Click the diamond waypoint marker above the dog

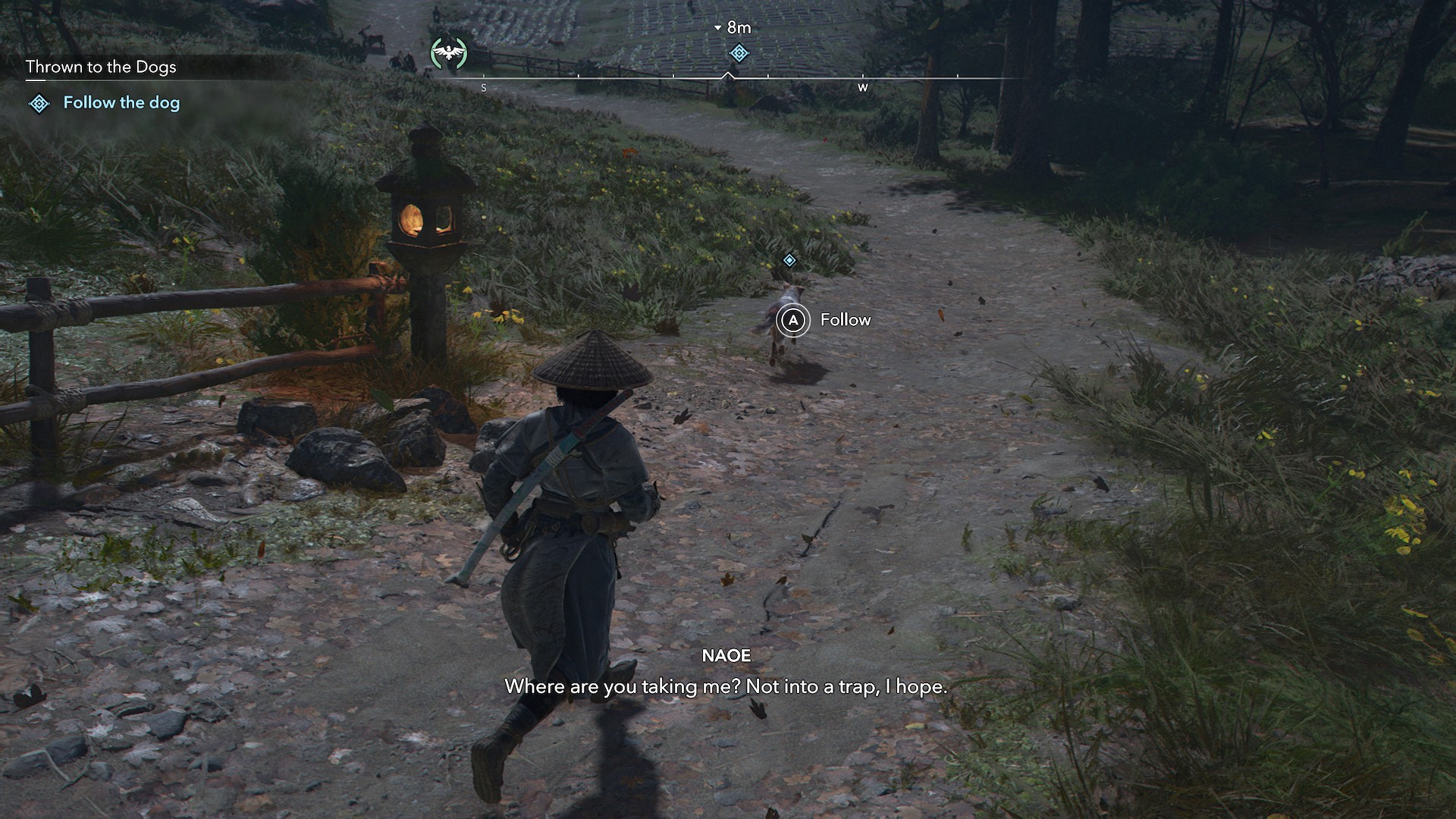tap(789, 261)
